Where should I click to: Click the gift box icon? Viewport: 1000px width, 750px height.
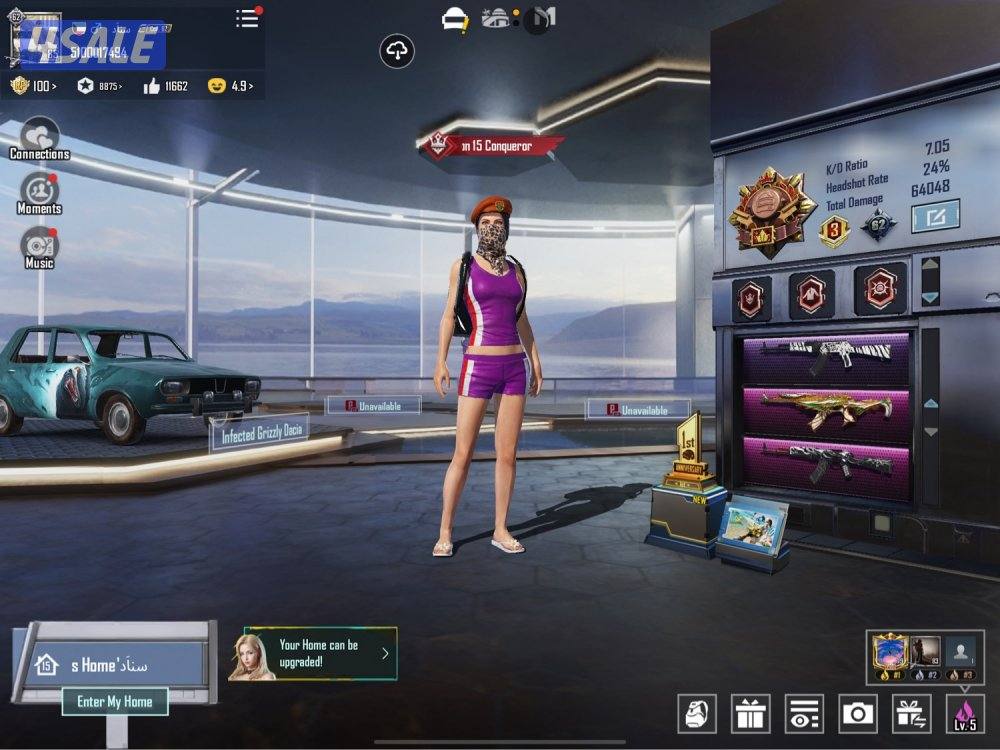(x=750, y=713)
